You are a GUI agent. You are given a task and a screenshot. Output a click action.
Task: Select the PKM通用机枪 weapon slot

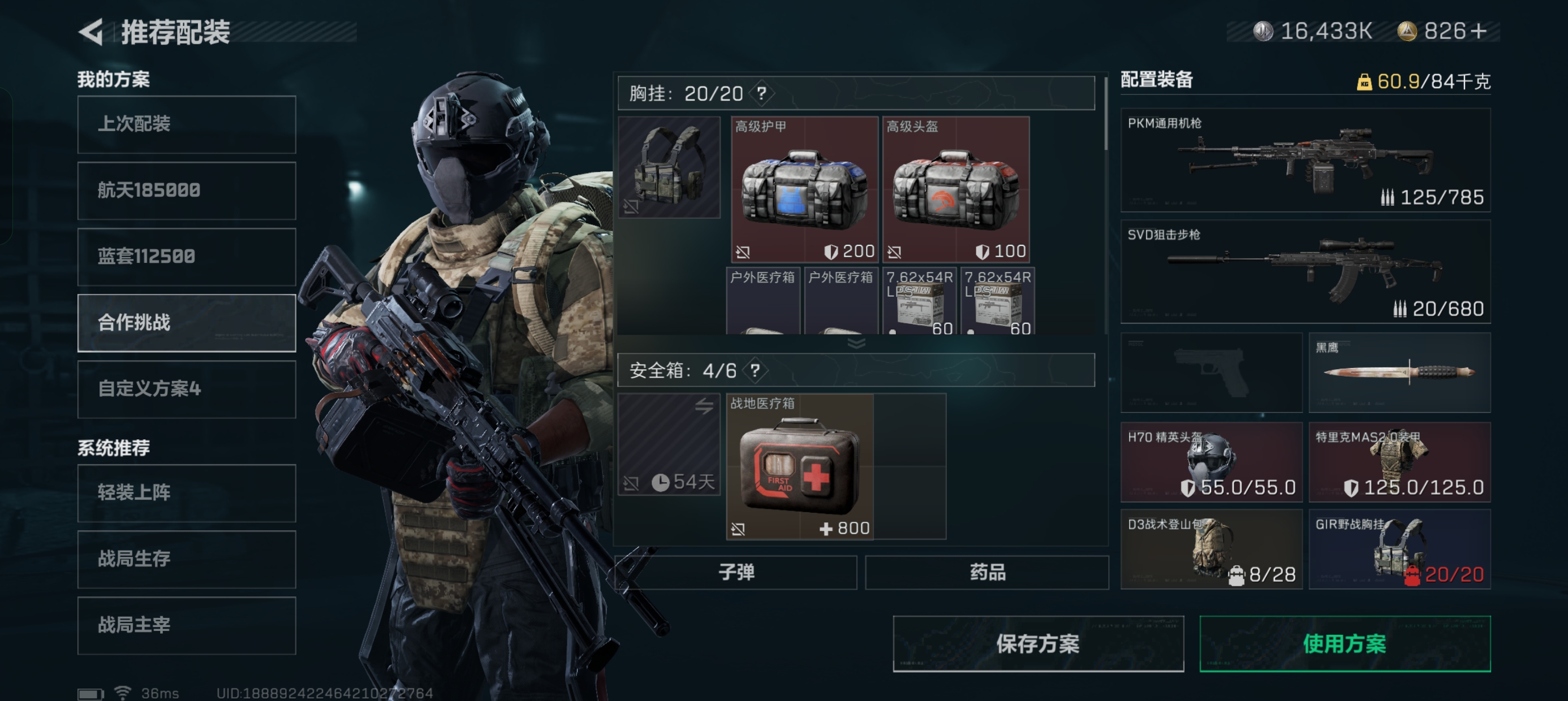click(x=1305, y=161)
